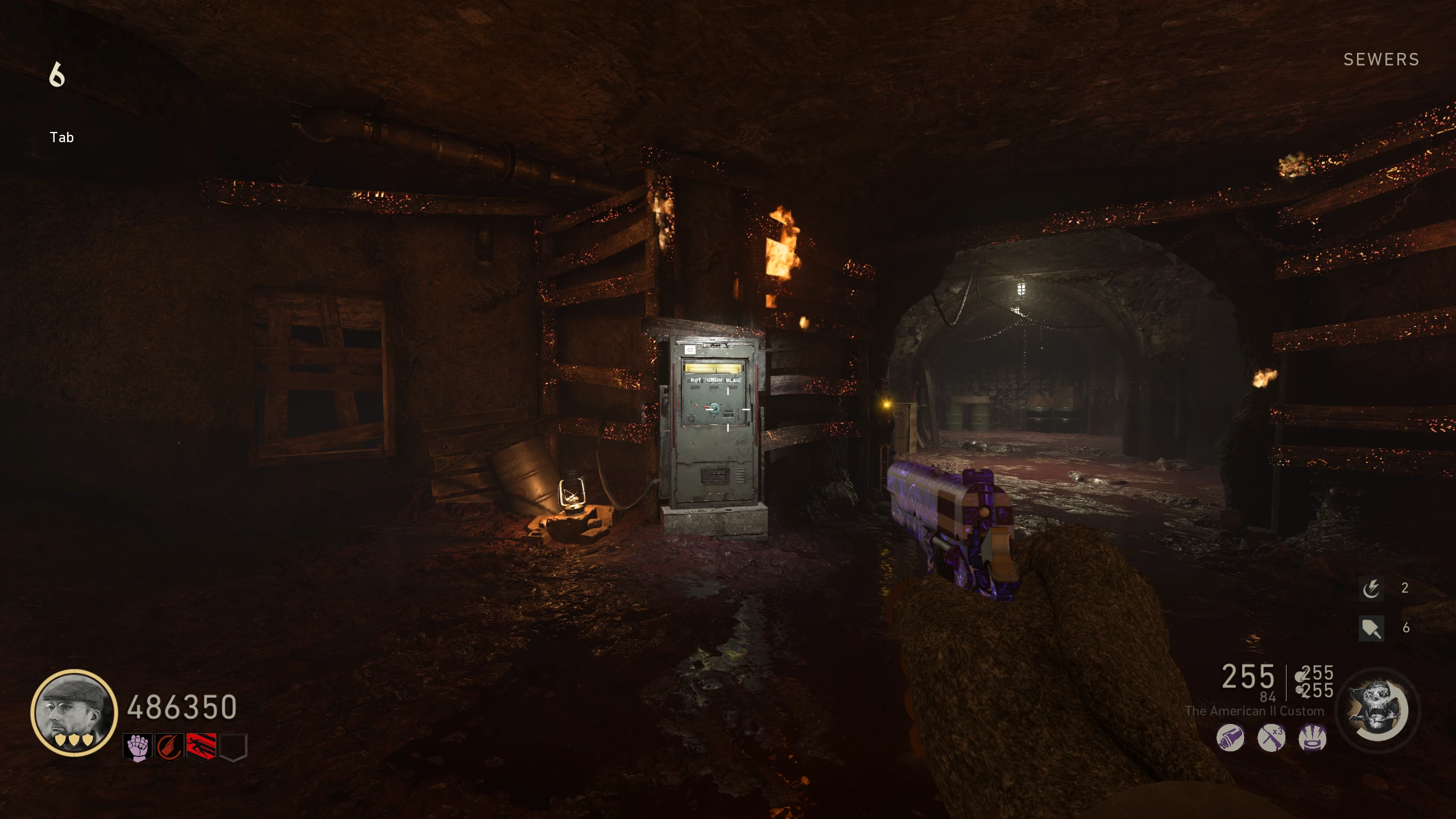
Task: Click the x3 weapon mod icon
Action: pos(1271,738)
